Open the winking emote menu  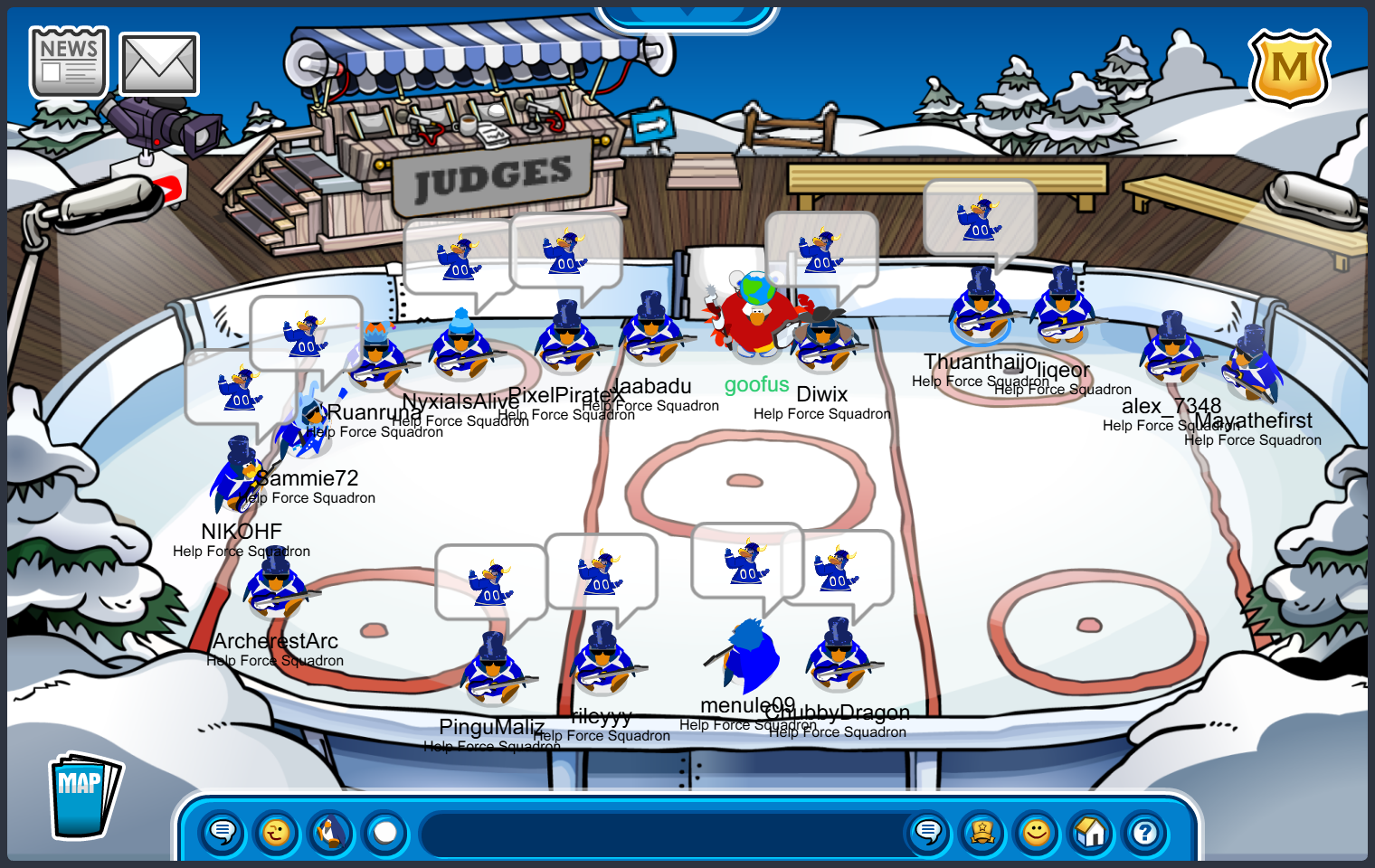click(277, 832)
